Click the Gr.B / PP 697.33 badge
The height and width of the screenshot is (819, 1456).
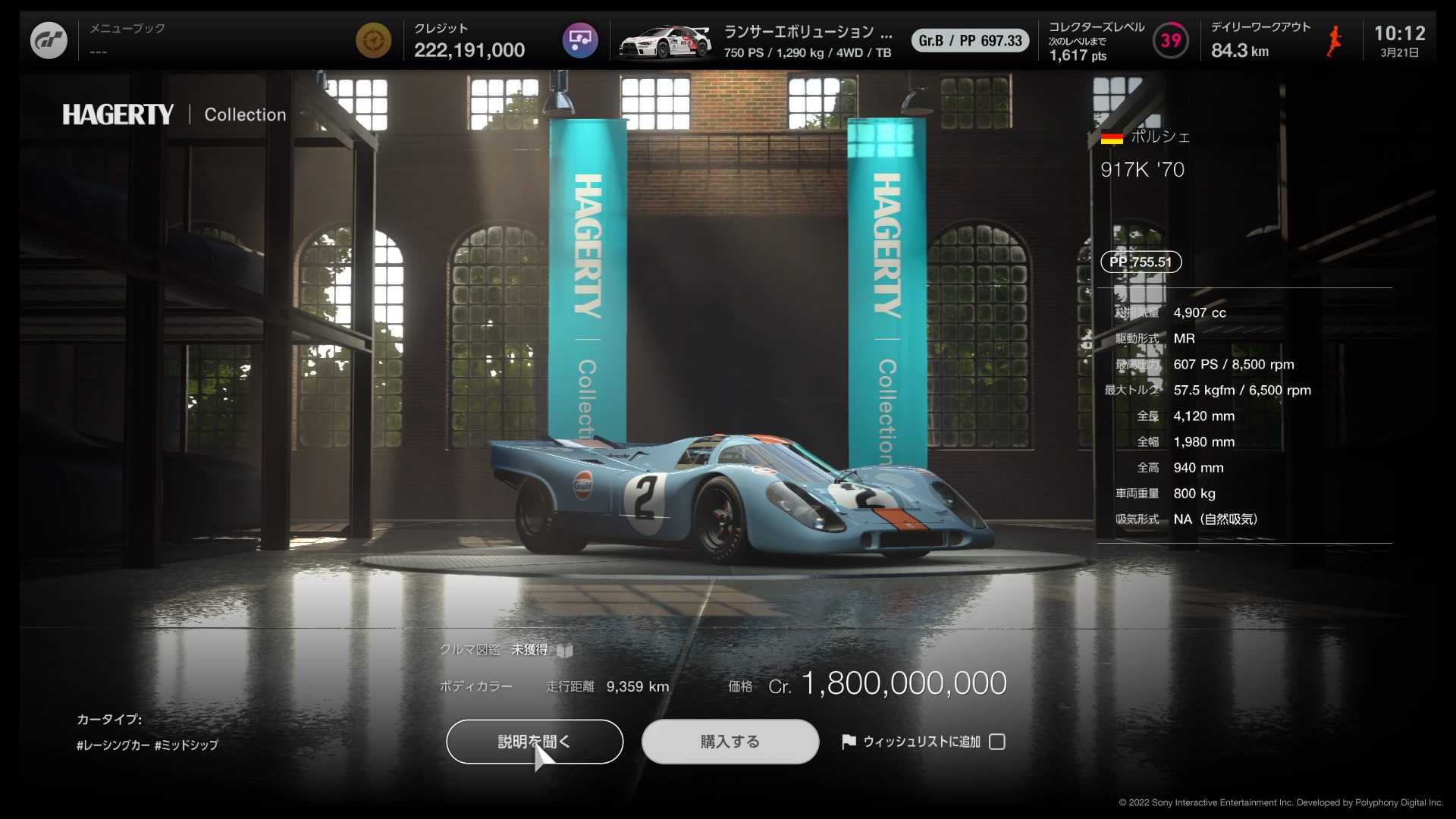(970, 40)
